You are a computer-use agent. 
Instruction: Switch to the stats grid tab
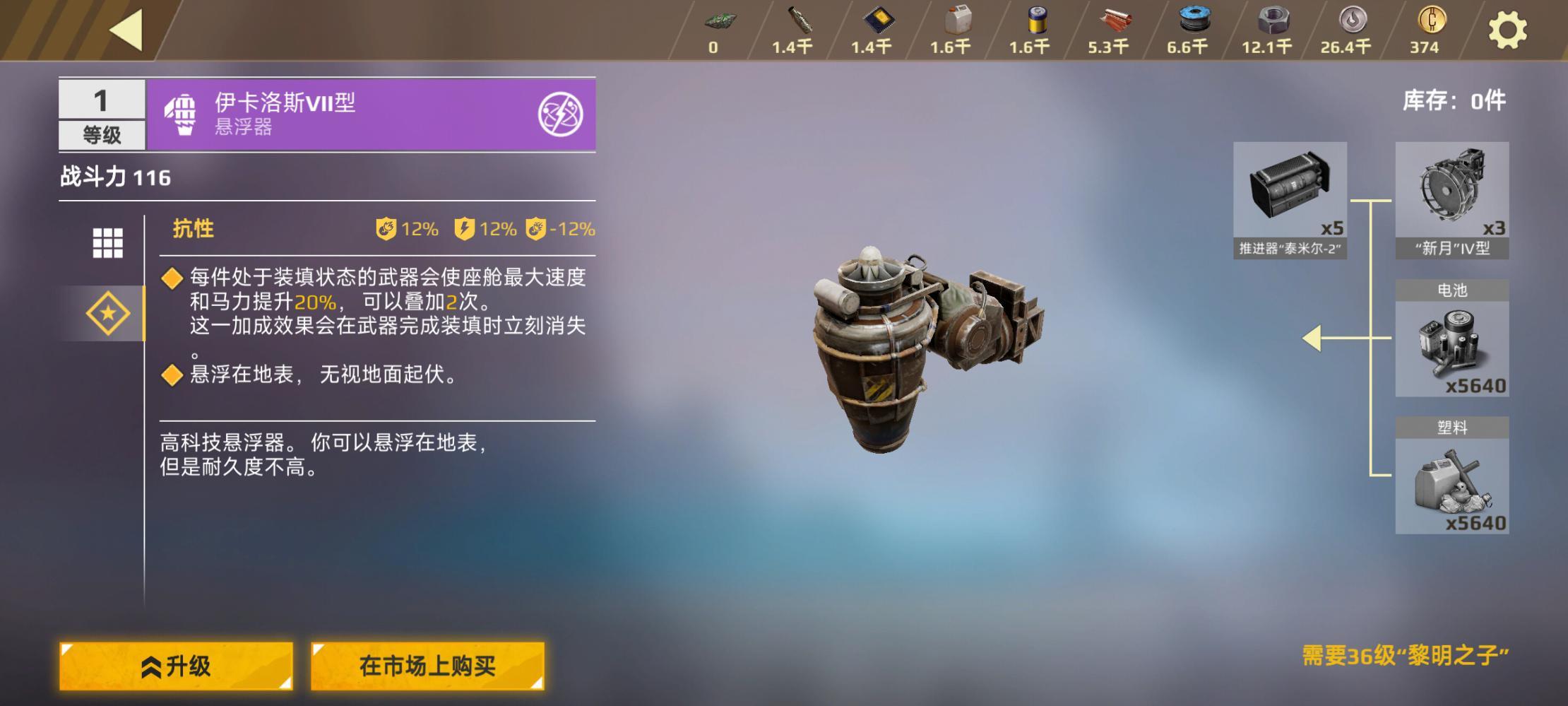click(107, 242)
